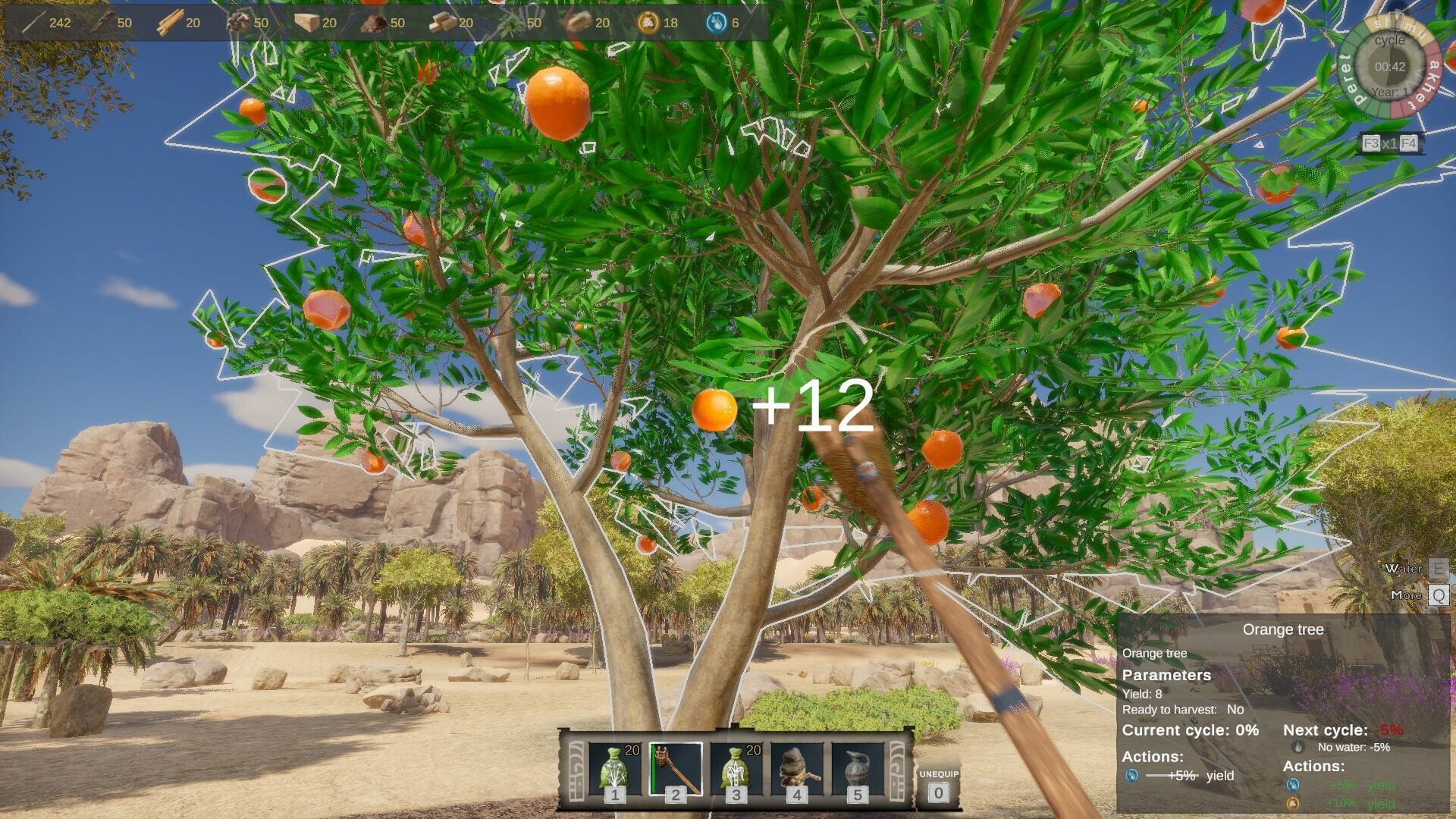Click the blue water droplet resource icon
1456x819 pixels.
coord(714,23)
